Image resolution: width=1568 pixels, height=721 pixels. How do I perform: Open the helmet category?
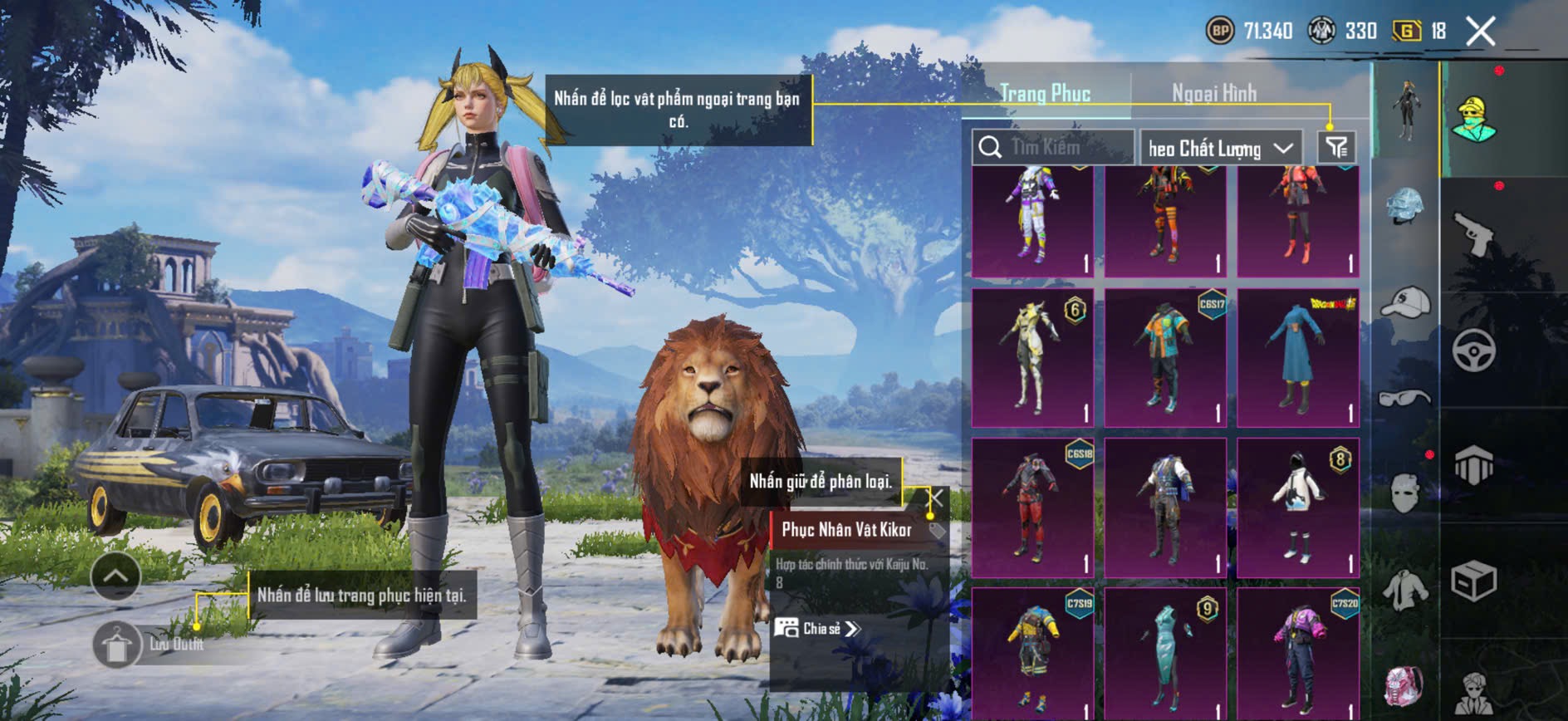[1404, 205]
